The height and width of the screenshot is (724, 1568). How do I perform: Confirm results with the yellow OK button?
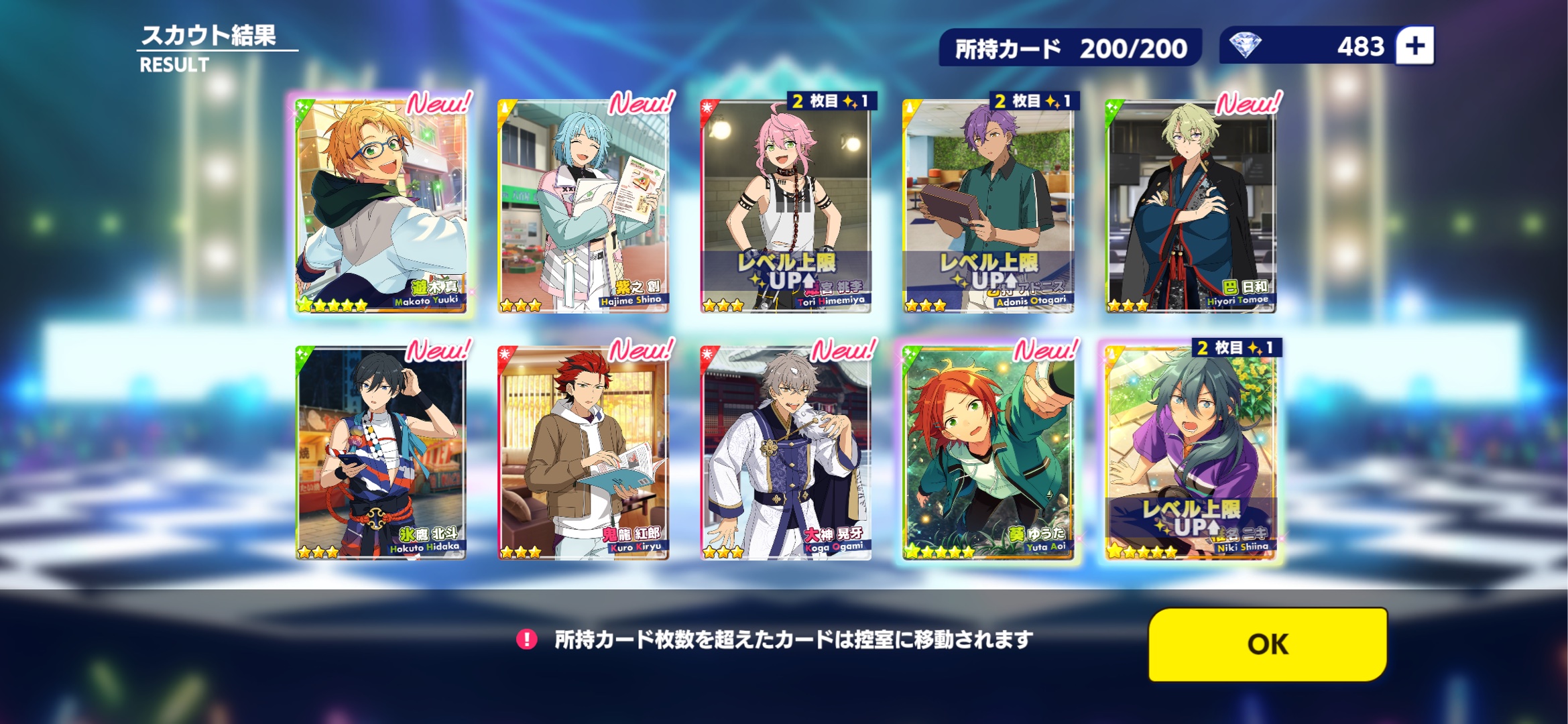[1267, 644]
